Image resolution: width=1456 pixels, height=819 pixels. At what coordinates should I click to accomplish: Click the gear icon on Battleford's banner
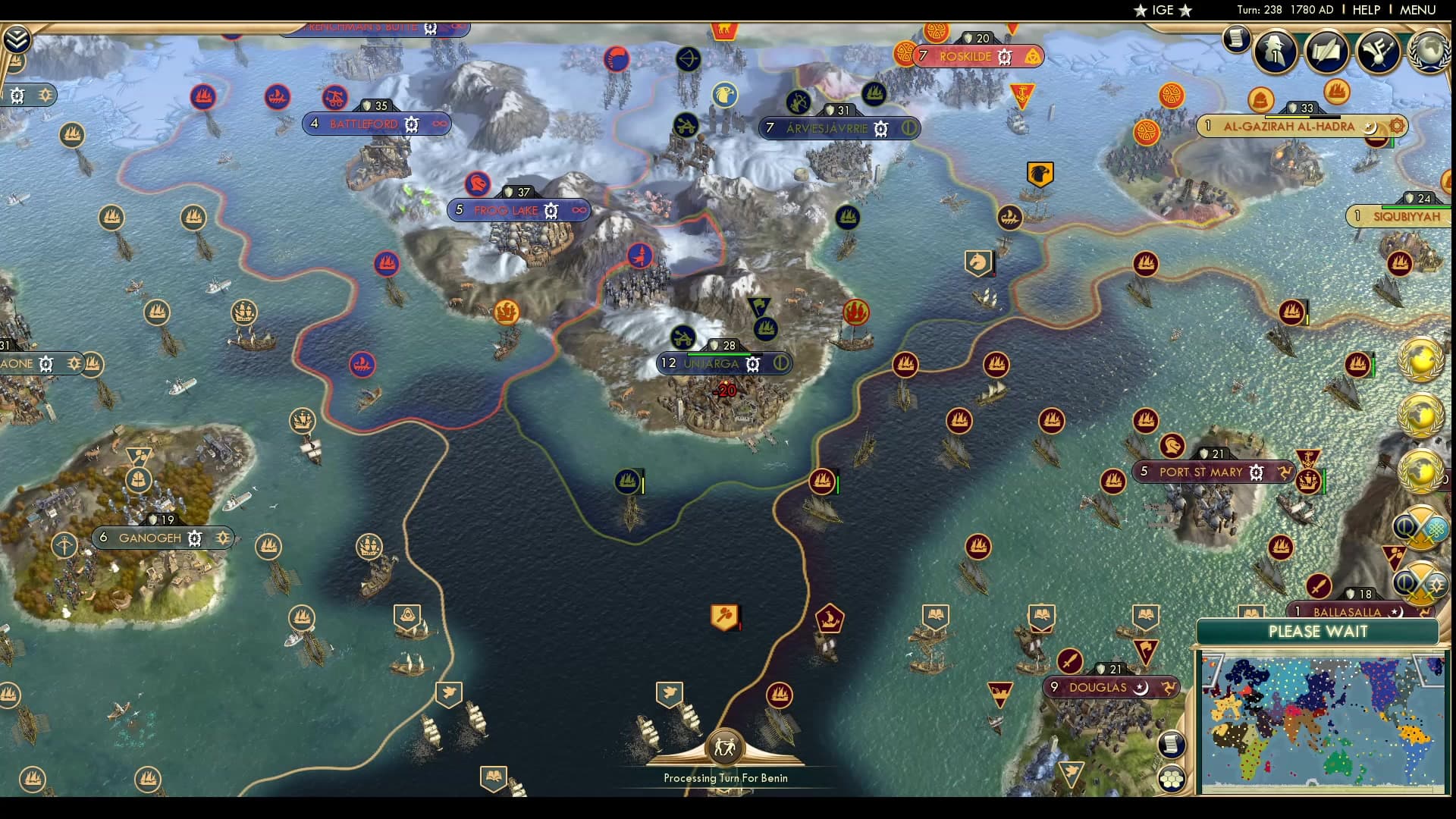point(410,124)
